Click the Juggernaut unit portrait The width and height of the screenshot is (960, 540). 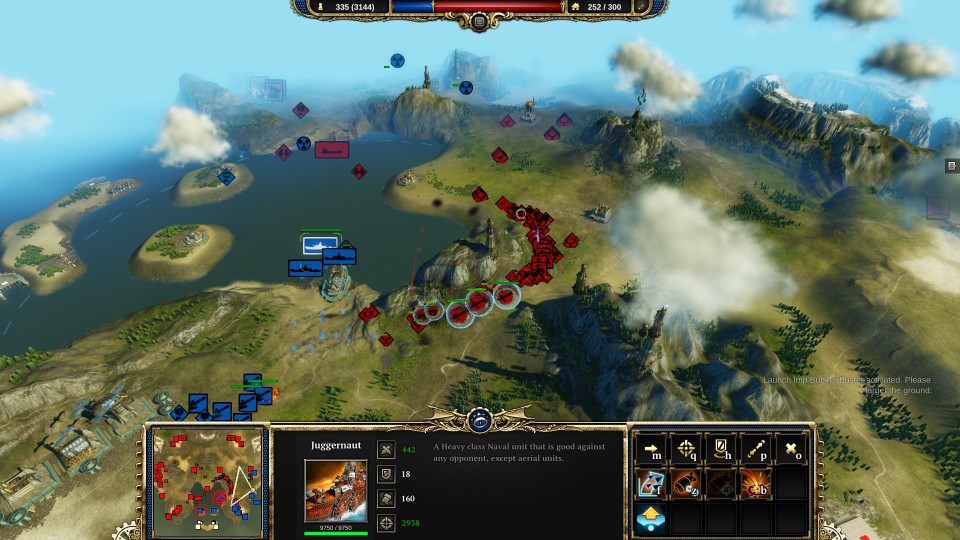pyautogui.click(x=335, y=490)
